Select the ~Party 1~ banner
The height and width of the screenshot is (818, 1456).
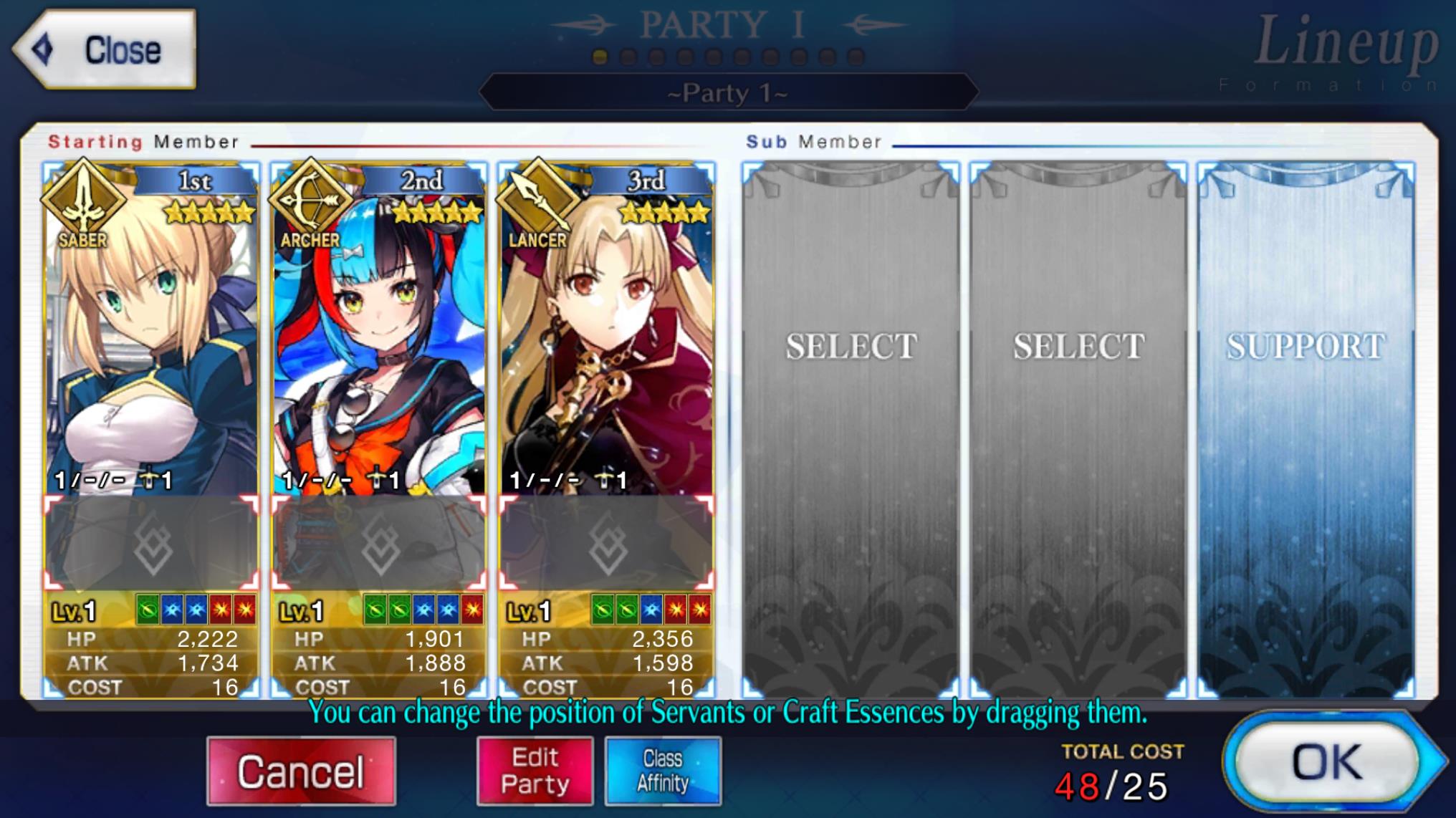point(727,93)
